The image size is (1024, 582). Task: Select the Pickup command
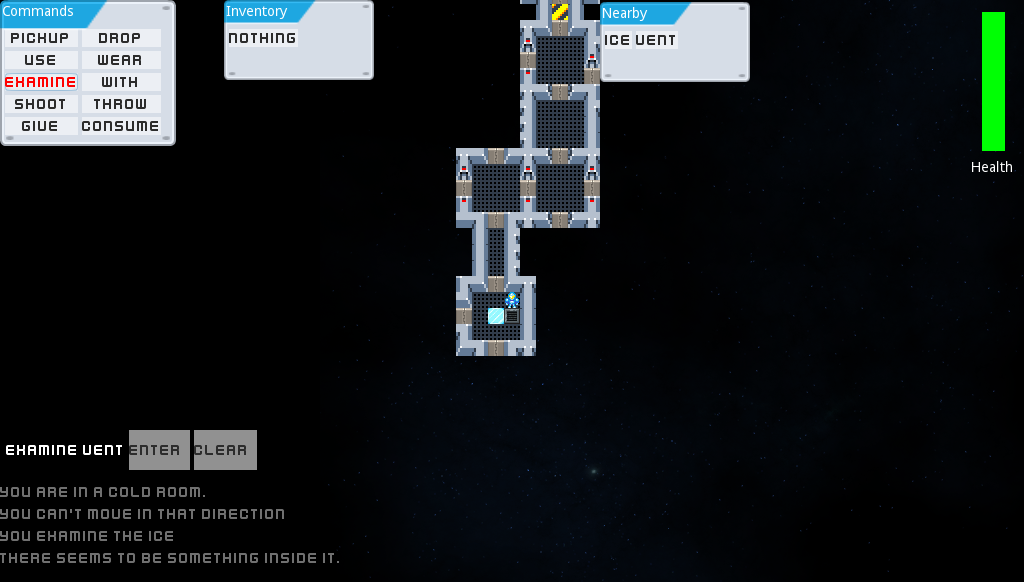click(x=40, y=38)
